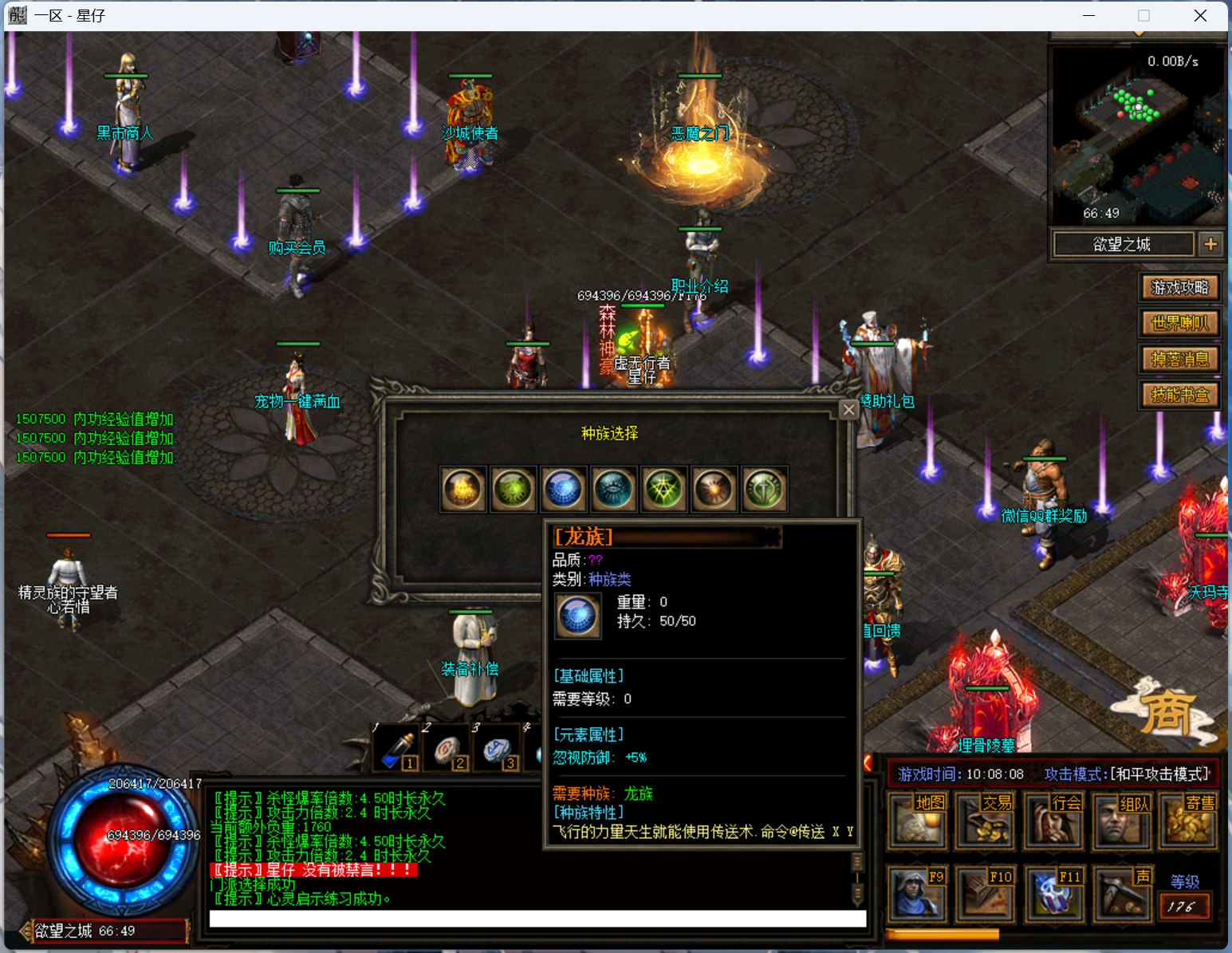Open the 寄售 consignment window
The width and height of the screenshot is (1232, 953).
click(x=1190, y=820)
